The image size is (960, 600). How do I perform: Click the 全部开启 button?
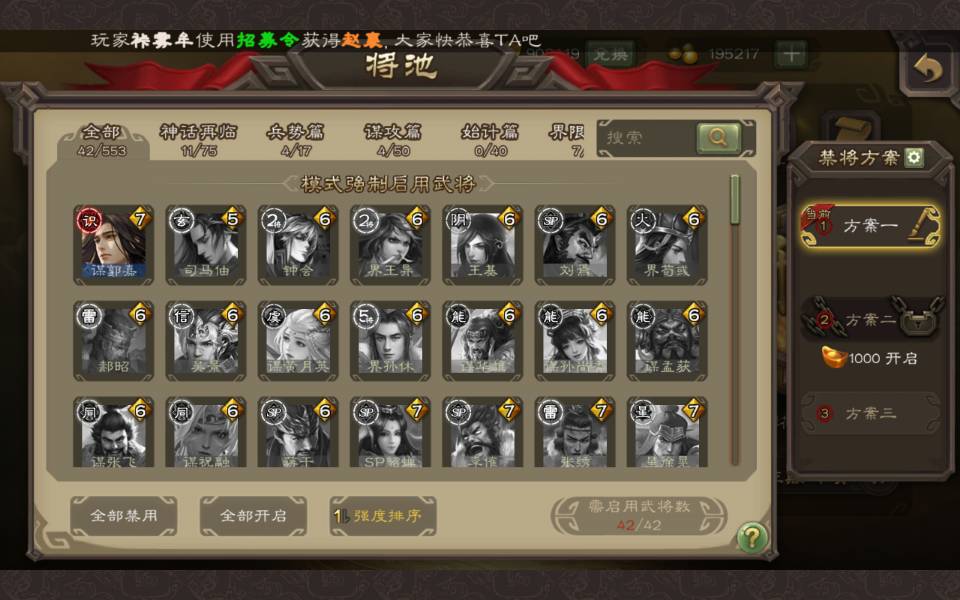pos(252,516)
